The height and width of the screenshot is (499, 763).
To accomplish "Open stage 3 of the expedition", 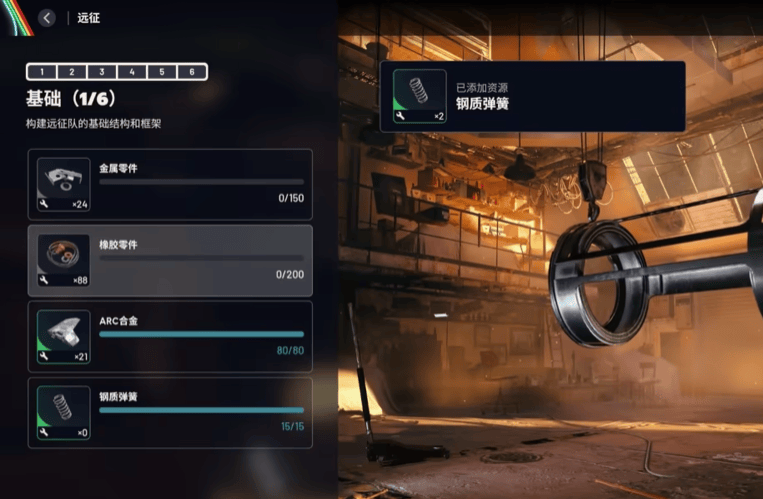I will (101, 72).
